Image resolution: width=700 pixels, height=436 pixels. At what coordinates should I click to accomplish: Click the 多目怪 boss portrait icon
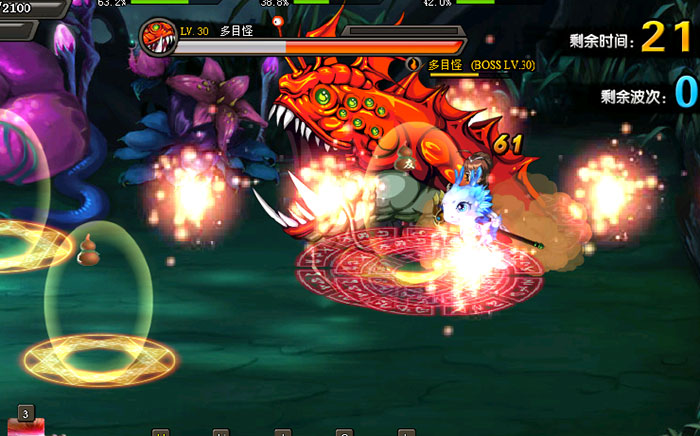(x=159, y=37)
